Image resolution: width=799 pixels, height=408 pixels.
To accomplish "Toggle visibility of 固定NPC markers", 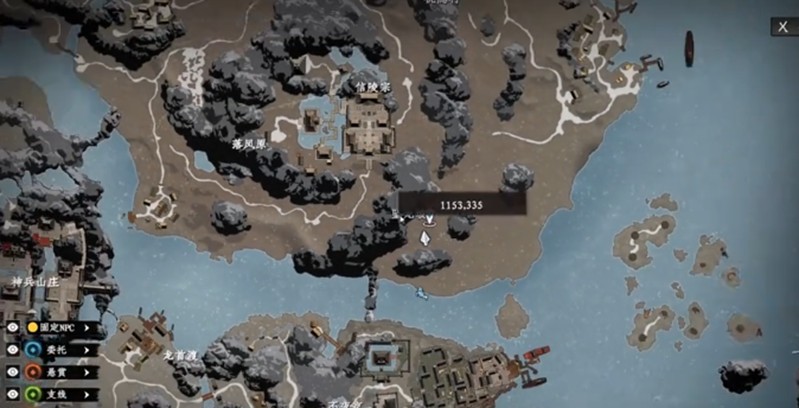I will [x=13, y=327].
